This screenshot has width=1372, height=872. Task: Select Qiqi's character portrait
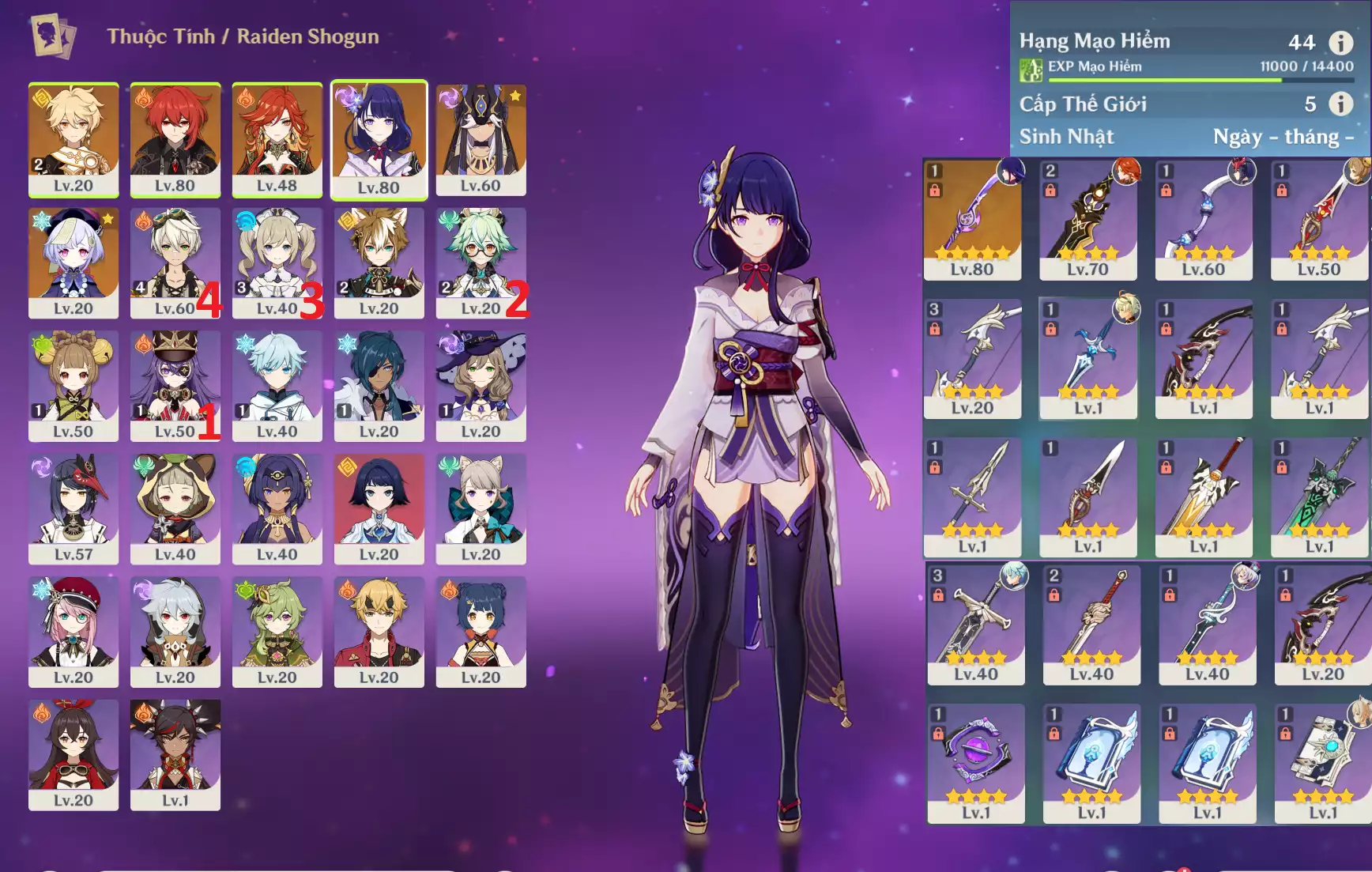click(73, 262)
